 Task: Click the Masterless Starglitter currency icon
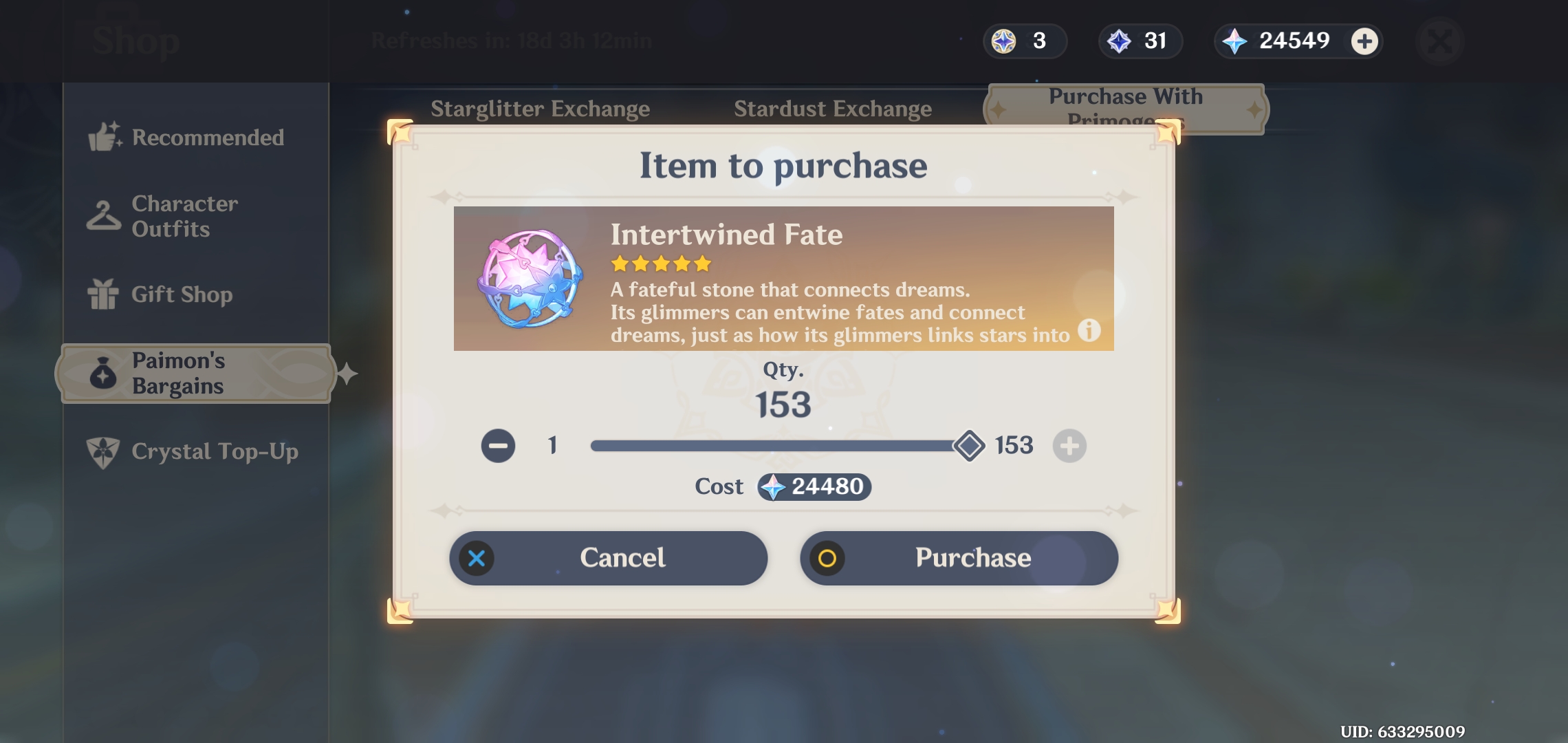point(1005,41)
